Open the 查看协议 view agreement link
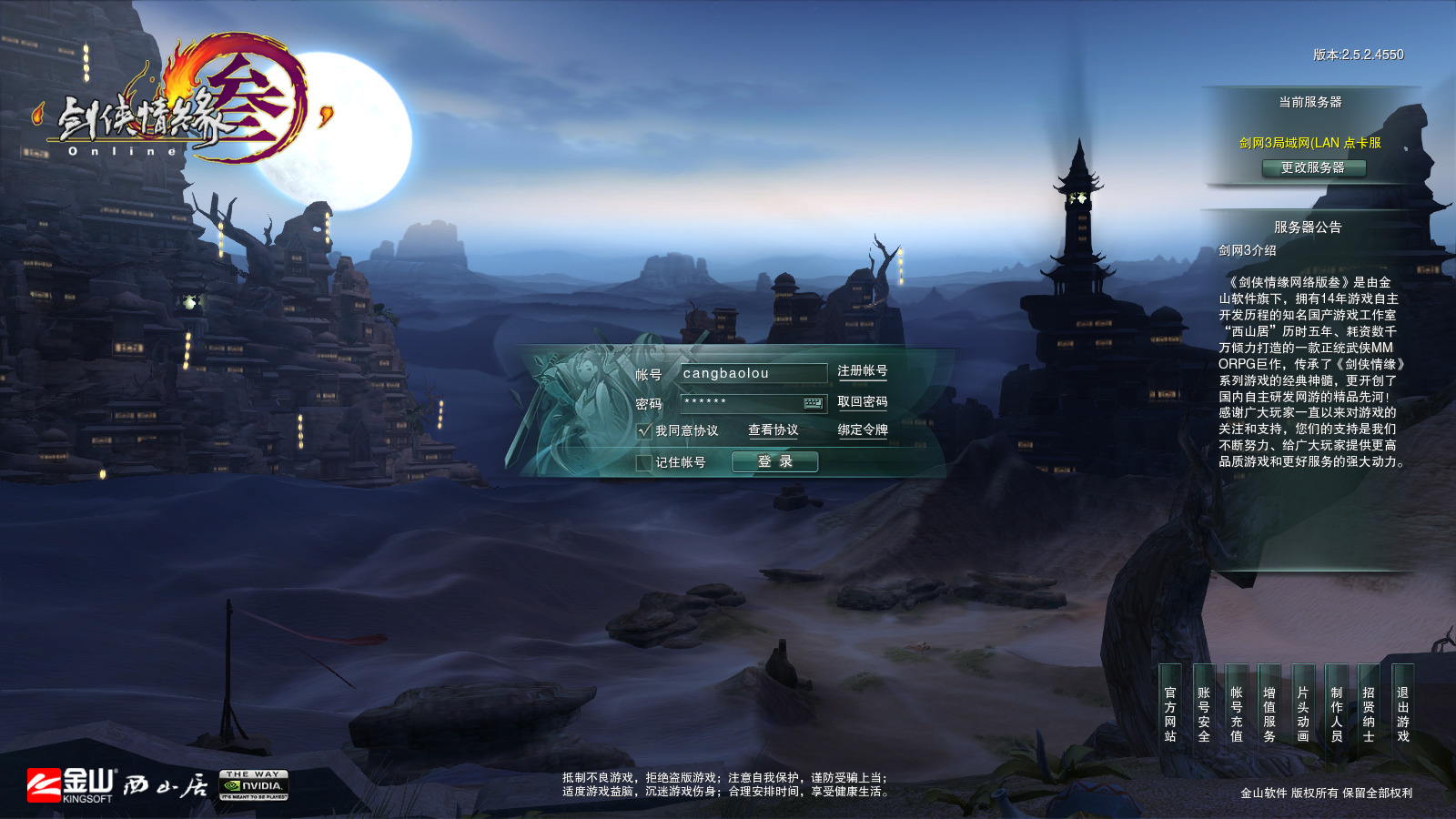This screenshot has width=1456, height=819. point(773,430)
